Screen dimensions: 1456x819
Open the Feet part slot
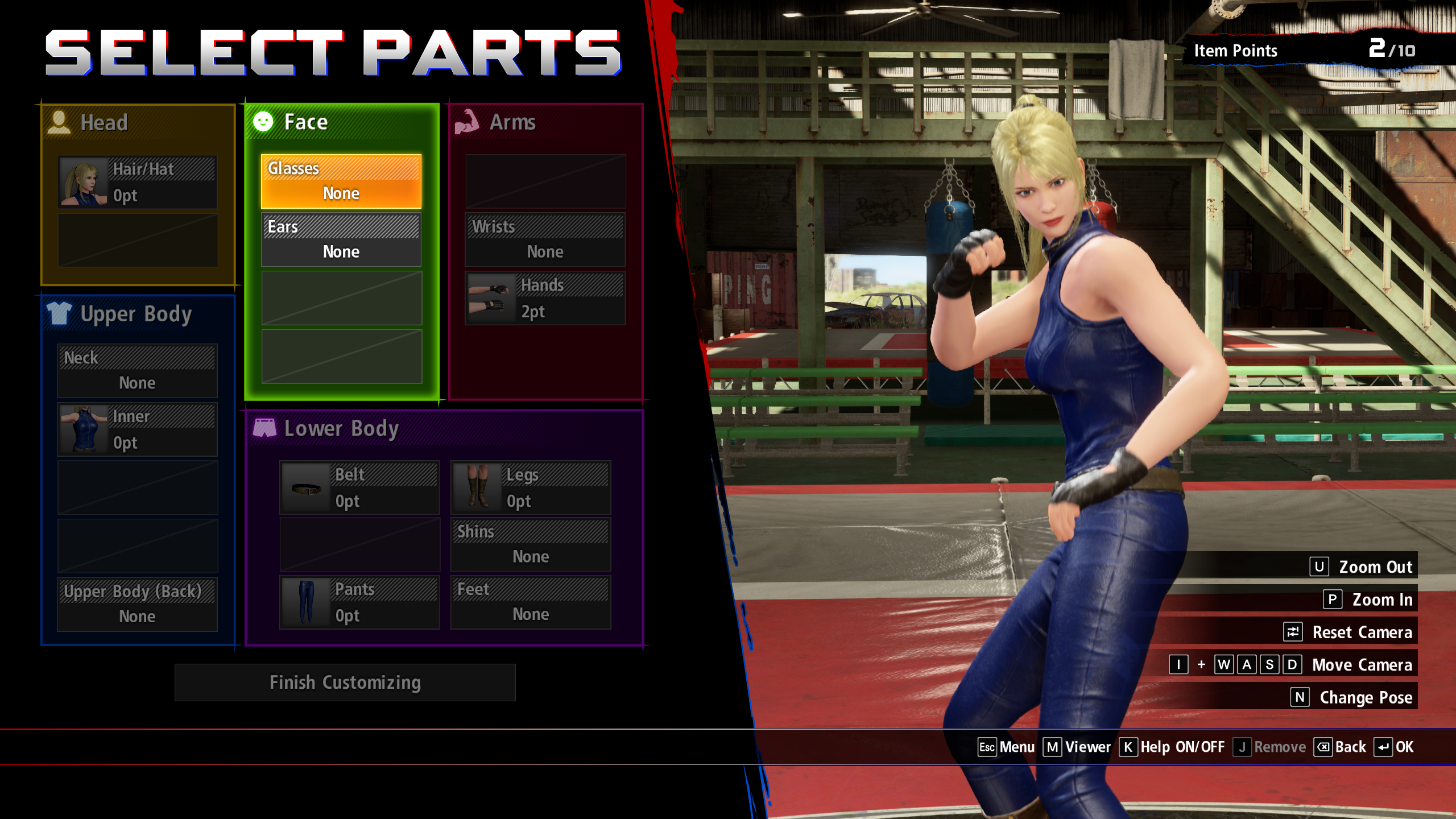[x=530, y=602]
